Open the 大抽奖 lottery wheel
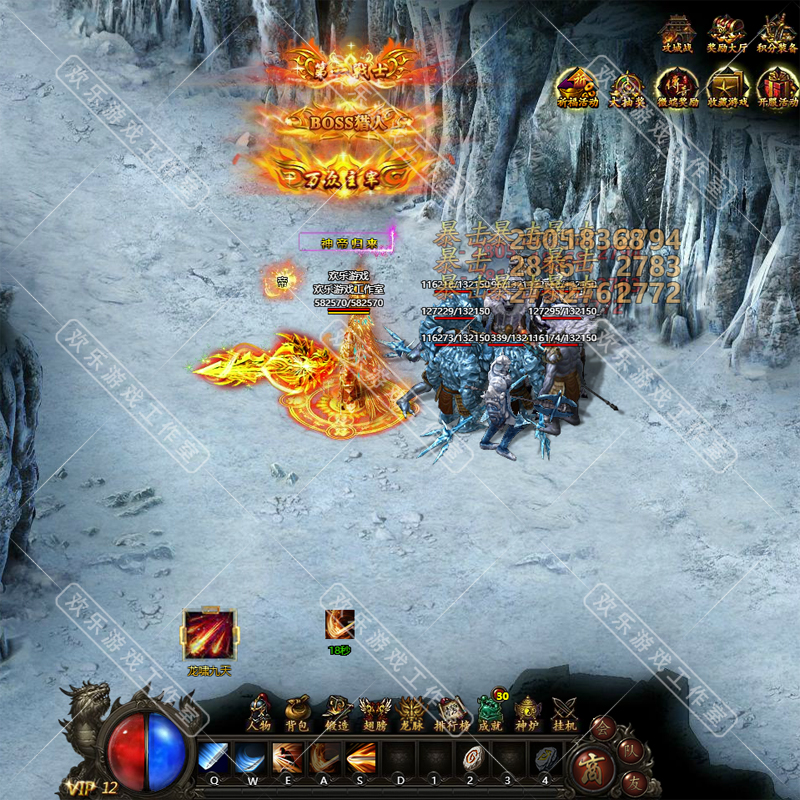Viewport: 800px width, 800px height. 627,88
